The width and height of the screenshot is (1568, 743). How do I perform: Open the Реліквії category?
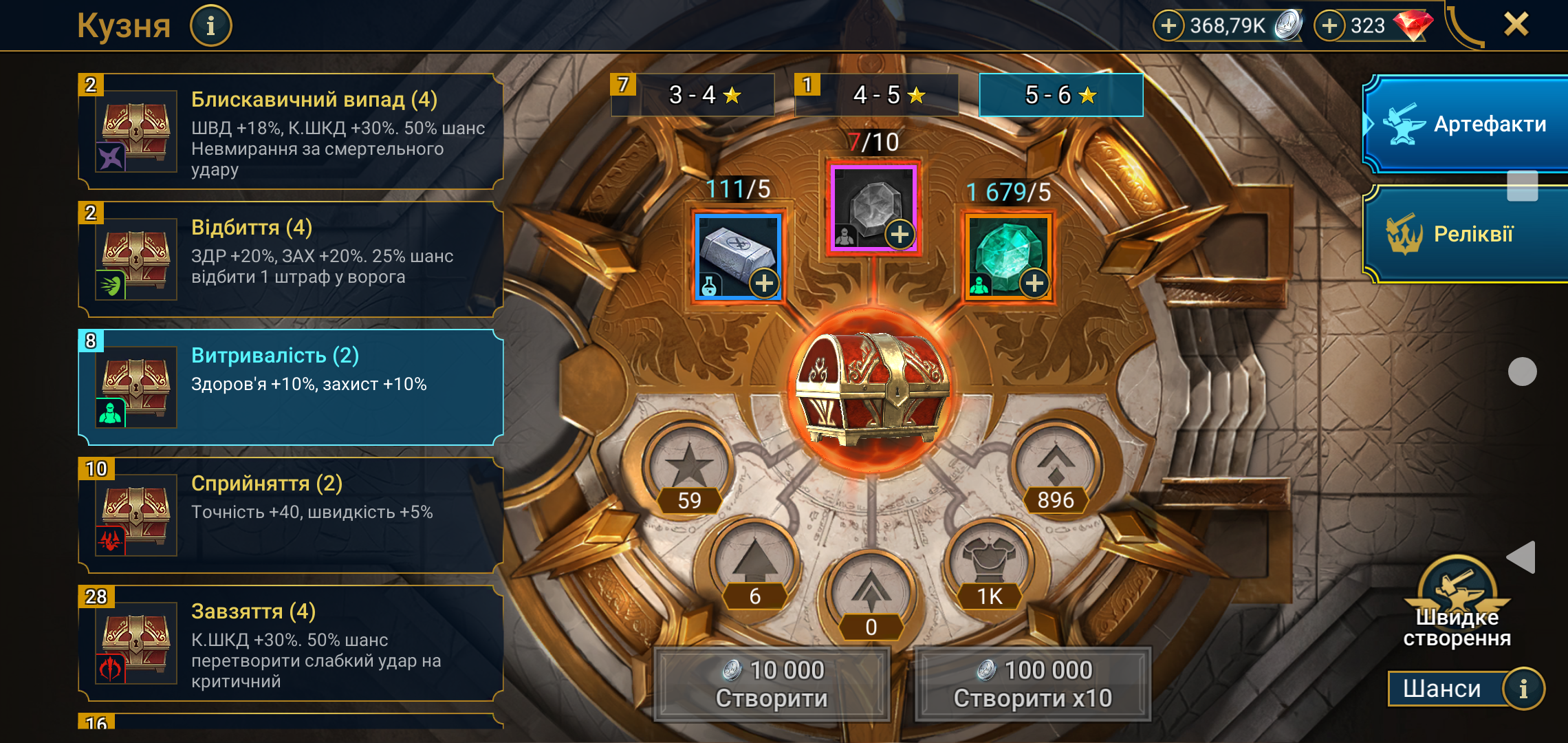pyautogui.click(x=1468, y=235)
